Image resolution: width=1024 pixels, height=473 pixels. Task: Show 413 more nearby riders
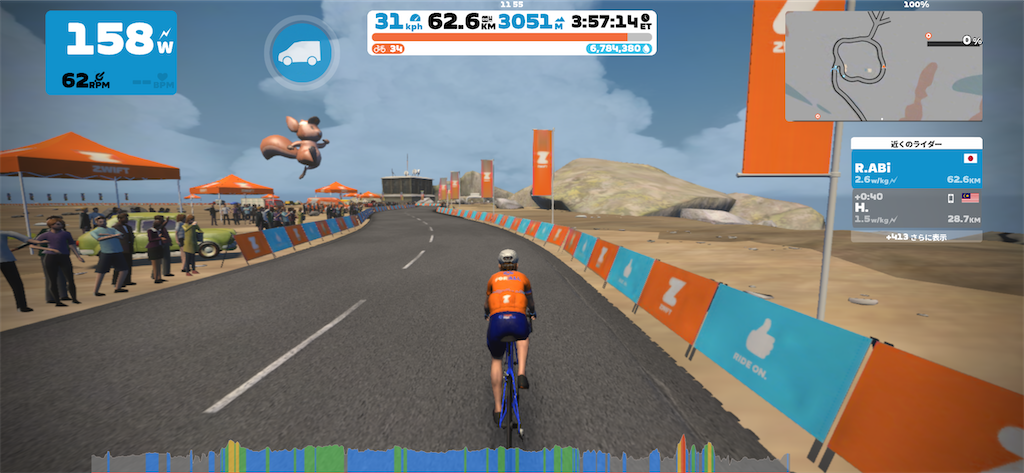916,238
